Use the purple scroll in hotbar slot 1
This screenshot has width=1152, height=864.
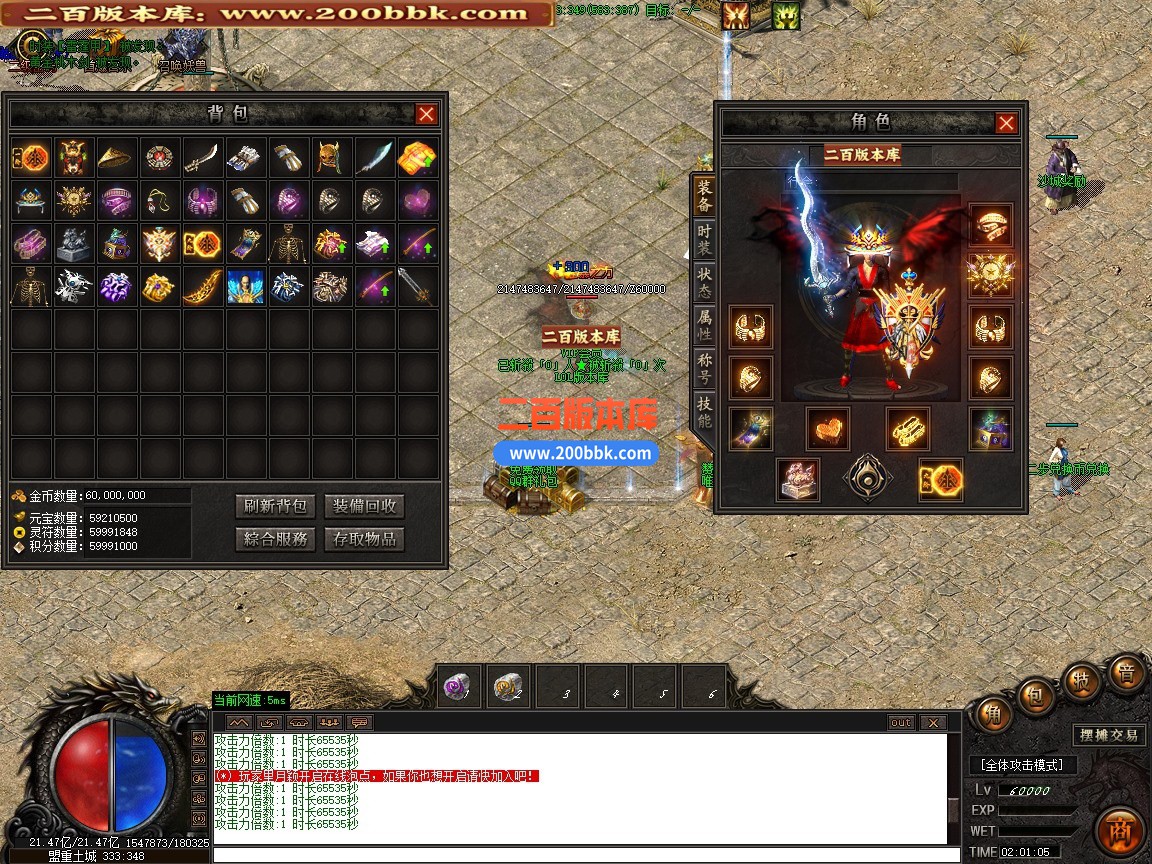click(460, 686)
